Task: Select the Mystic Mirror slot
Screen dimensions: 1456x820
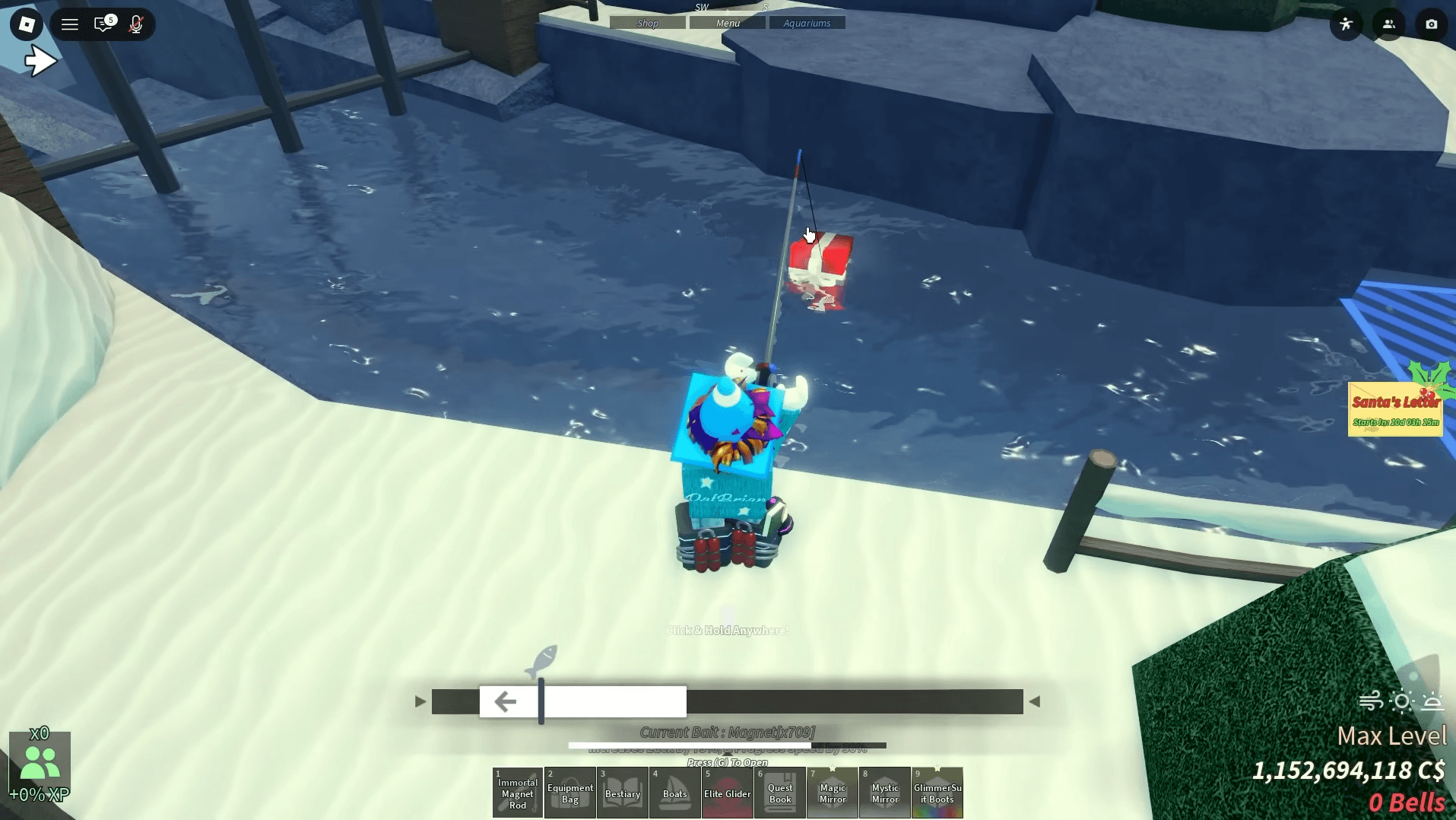Action: tap(885, 793)
